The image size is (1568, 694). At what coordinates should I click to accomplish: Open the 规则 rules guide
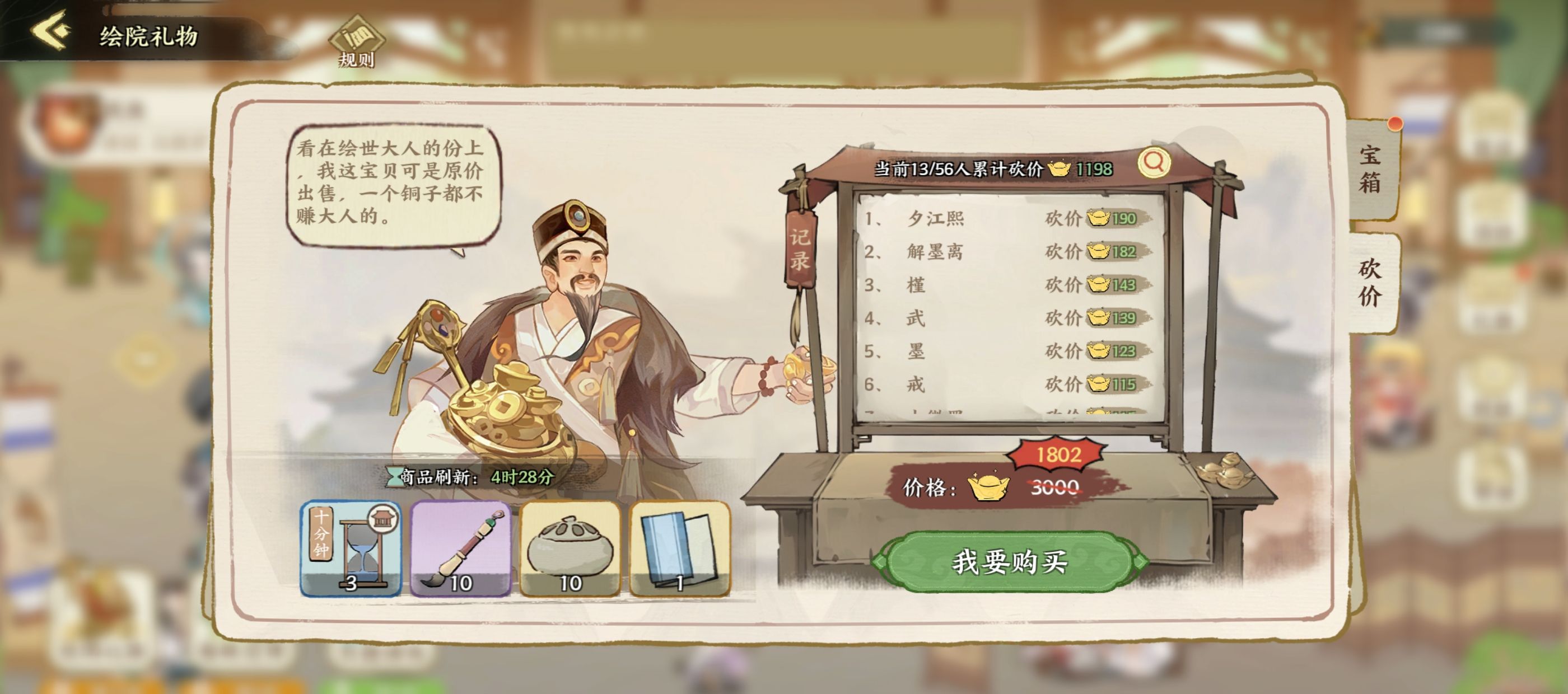tap(356, 43)
